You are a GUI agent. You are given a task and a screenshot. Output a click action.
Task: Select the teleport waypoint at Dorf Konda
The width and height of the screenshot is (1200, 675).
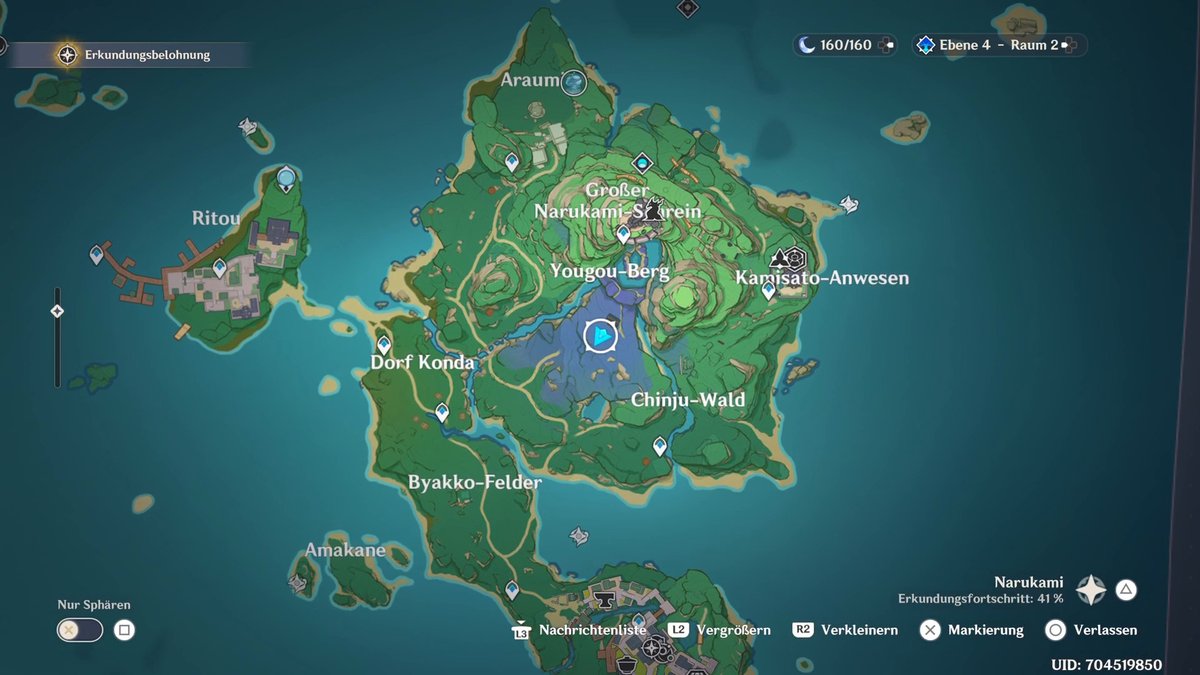[383, 345]
